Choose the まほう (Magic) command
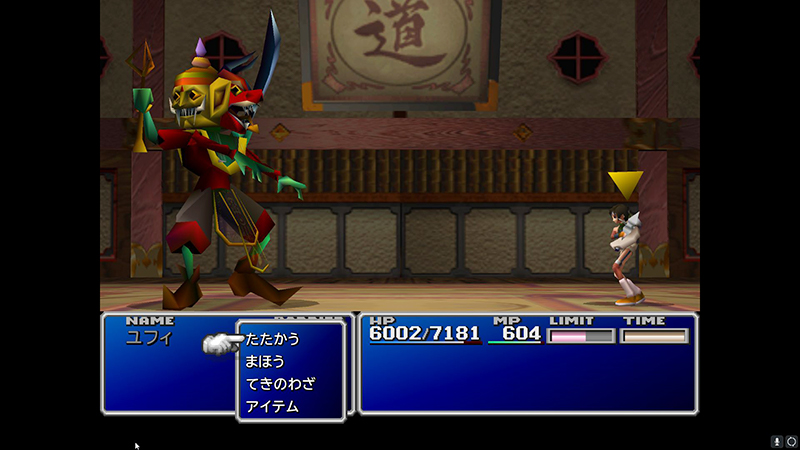The height and width of the screenshot is (450, 800). 265,361
